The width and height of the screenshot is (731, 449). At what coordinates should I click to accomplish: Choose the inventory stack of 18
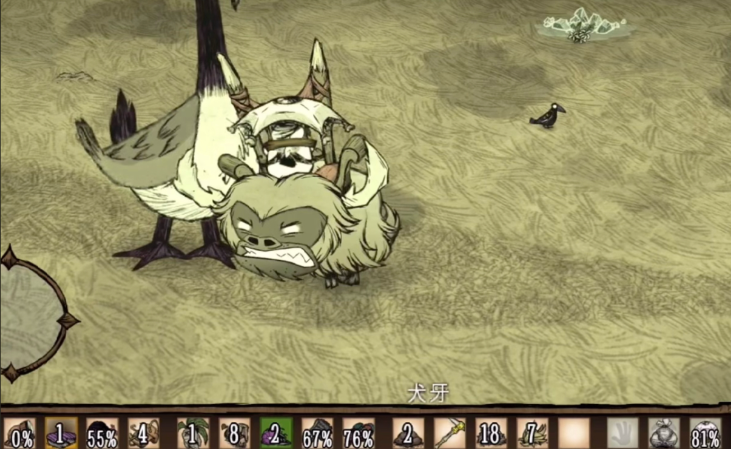490,434
